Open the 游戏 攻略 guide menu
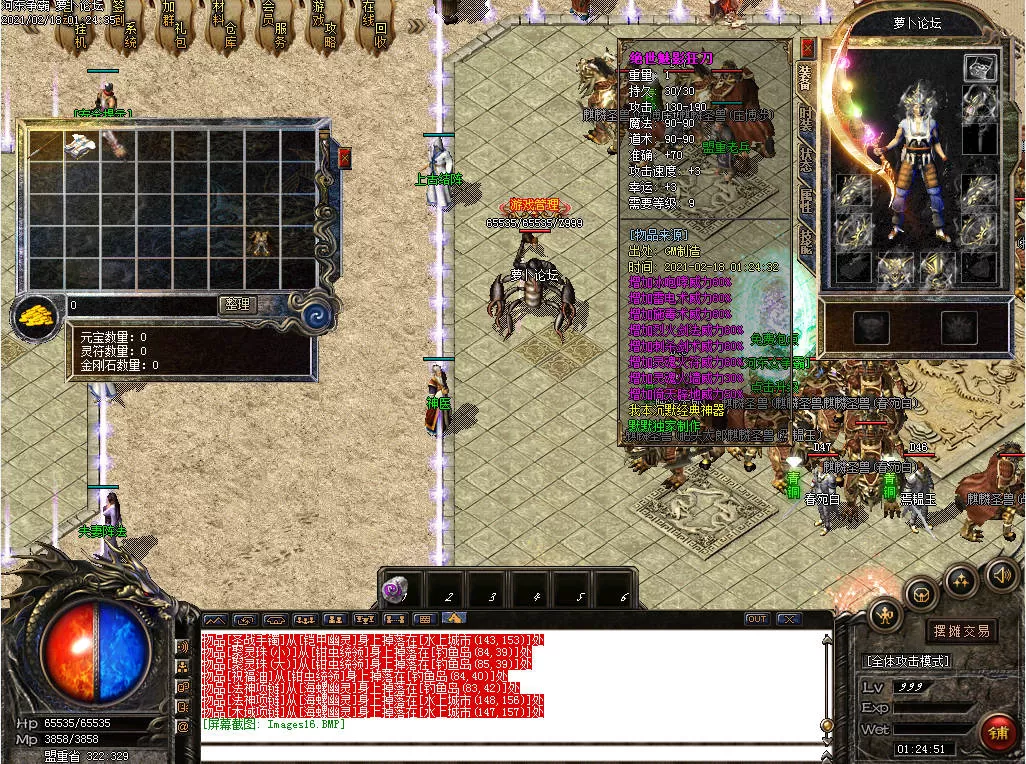1026x764 pixels. tap(326, 28)
